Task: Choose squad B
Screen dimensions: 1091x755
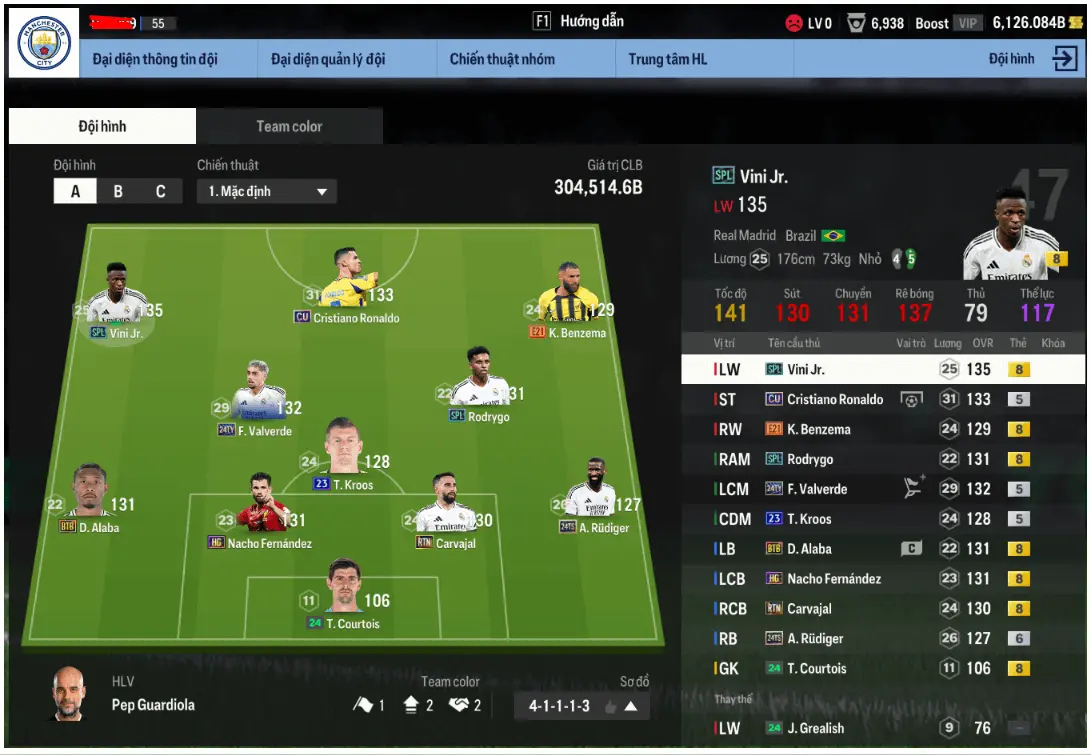Action: [x=118, y=191]
